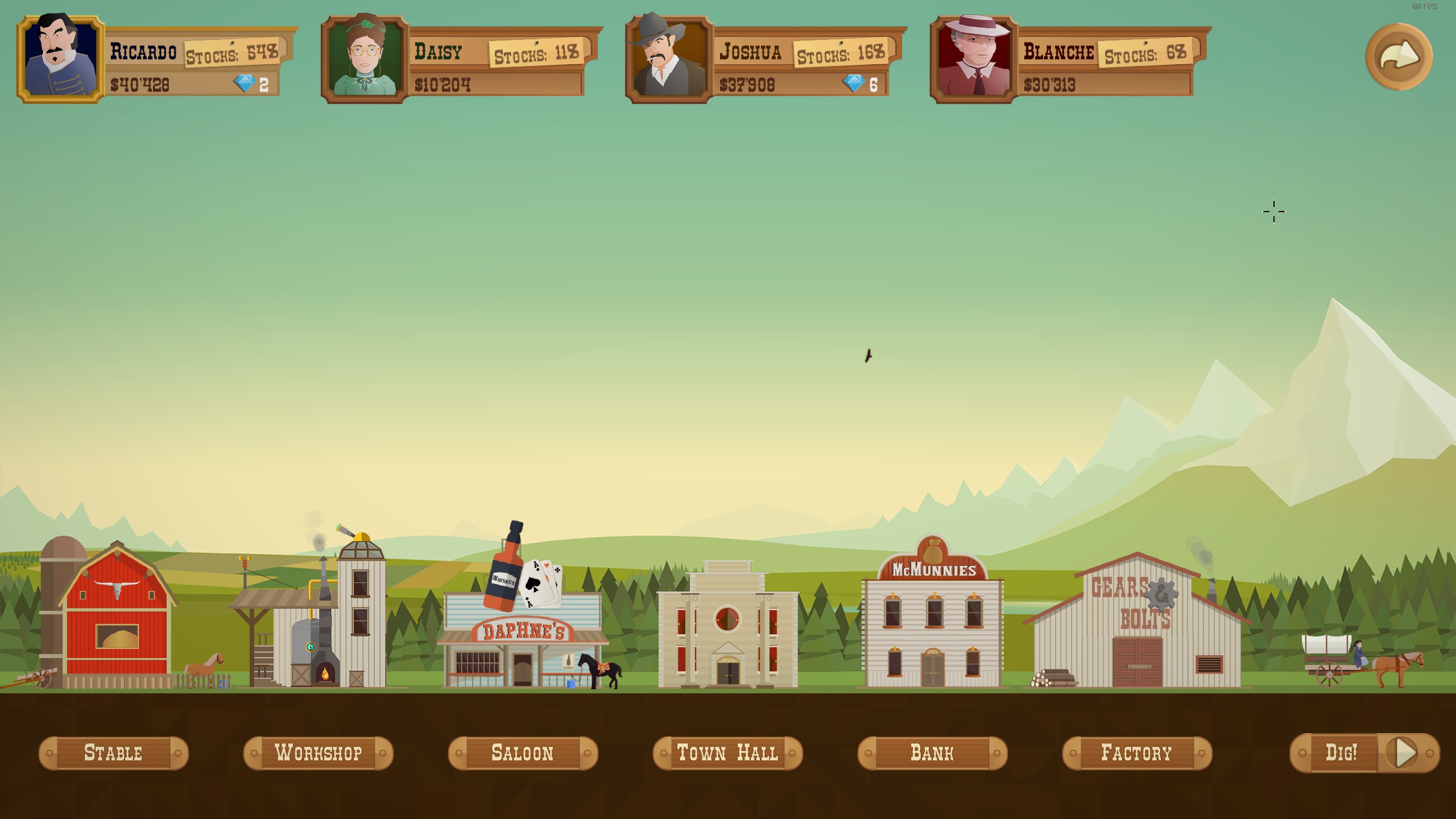Go to the Town Hall

727,753
